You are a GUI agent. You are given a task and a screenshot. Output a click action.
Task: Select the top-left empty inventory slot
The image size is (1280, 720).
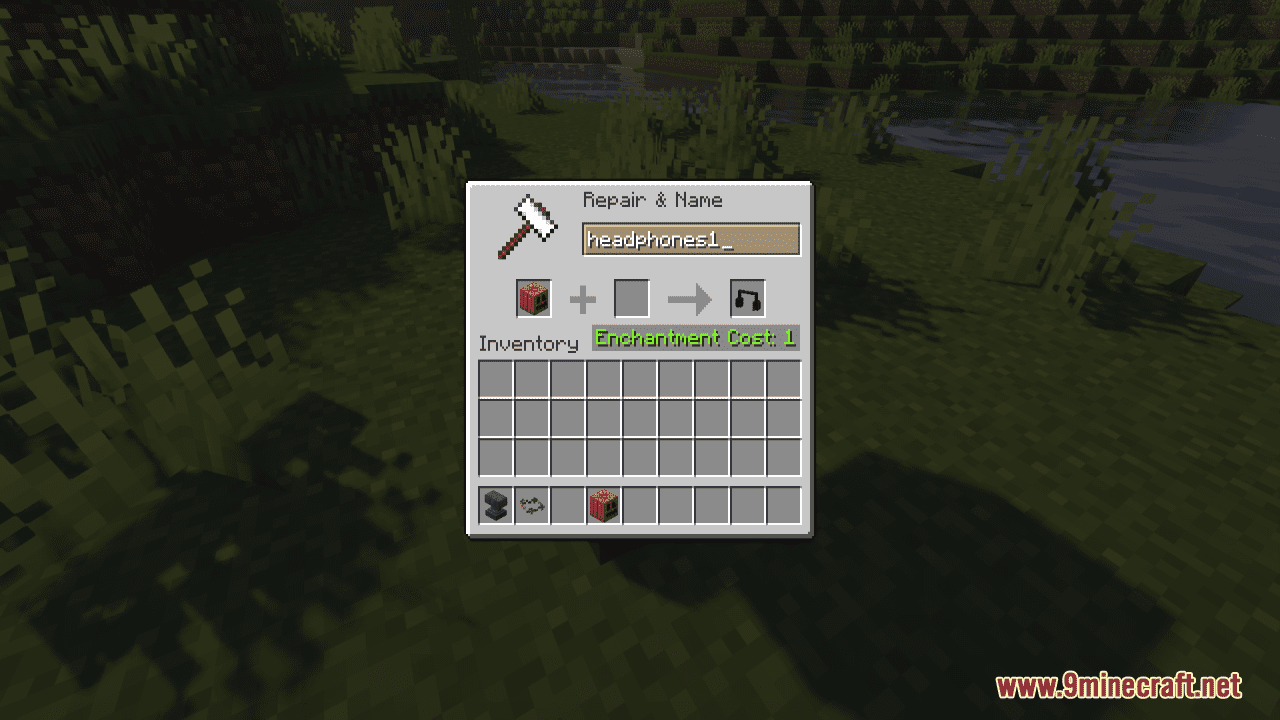(x=495, y=379)
